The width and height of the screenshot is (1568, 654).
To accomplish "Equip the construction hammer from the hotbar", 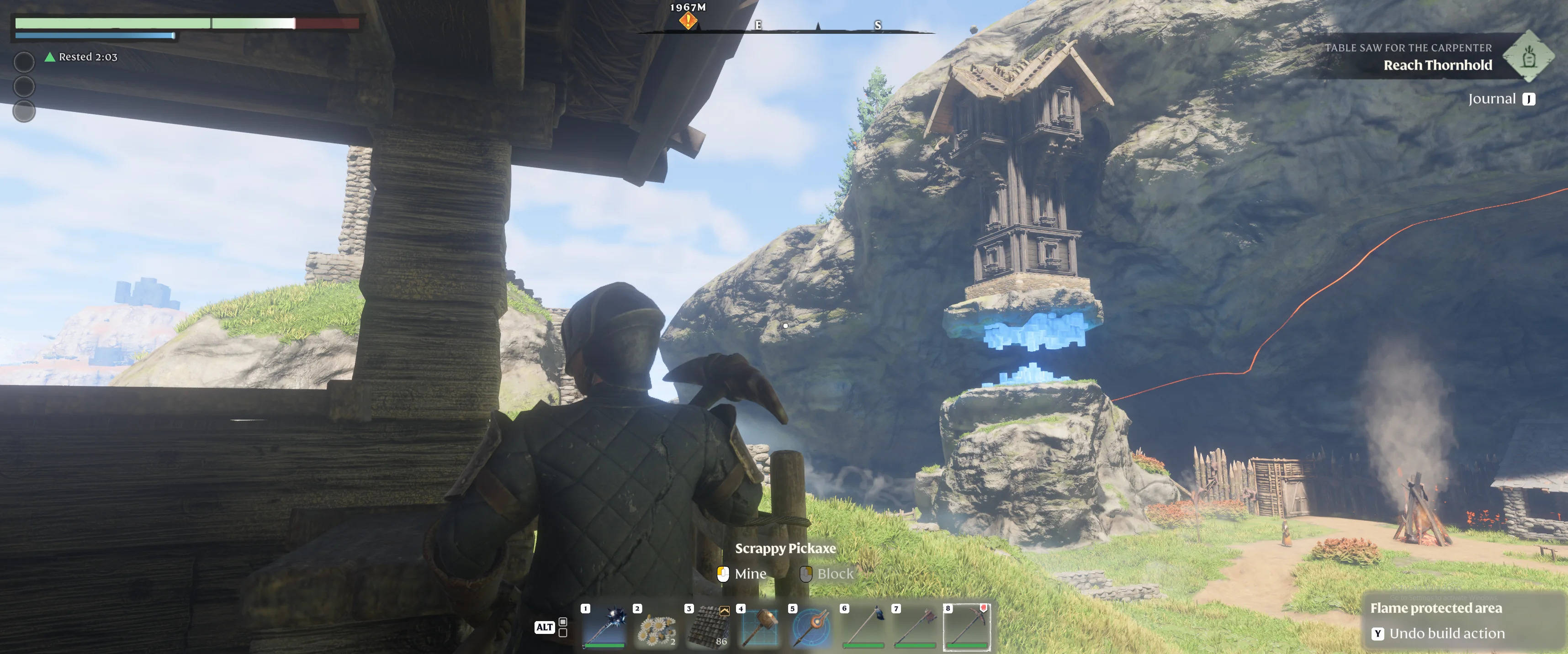I will (x=760, y=627).
